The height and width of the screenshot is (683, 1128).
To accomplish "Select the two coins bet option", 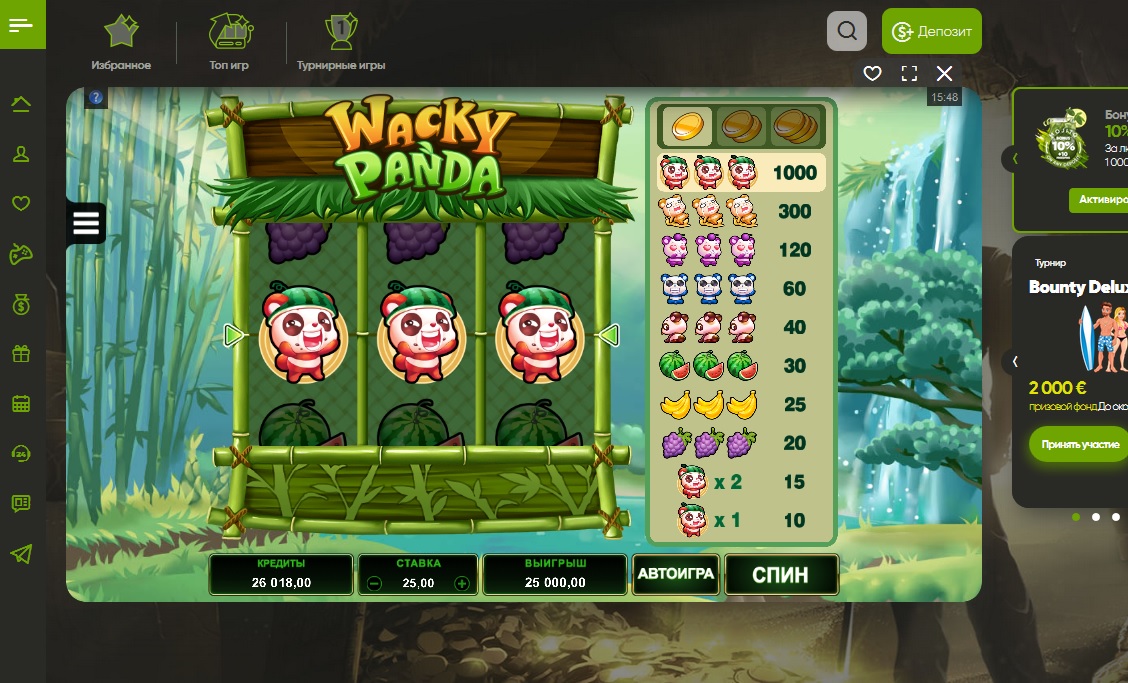I will 741,126.
